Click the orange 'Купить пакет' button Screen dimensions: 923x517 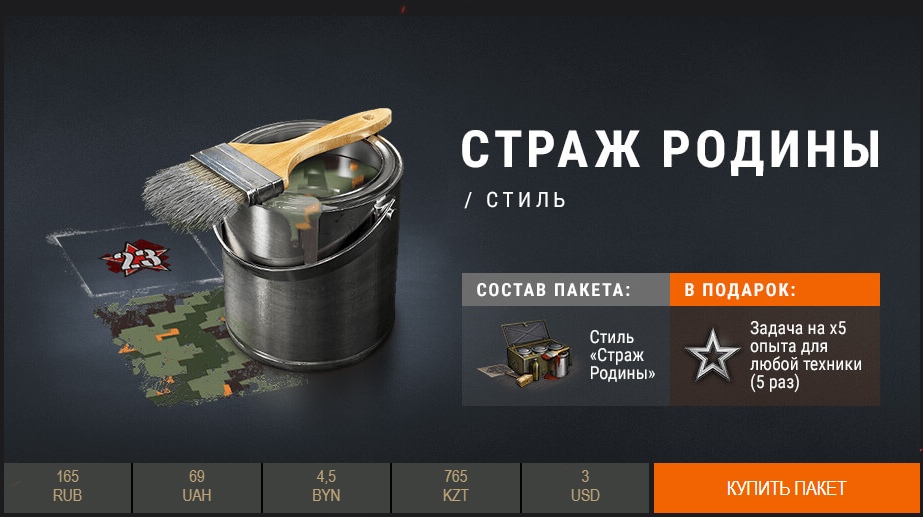[786, 488]
